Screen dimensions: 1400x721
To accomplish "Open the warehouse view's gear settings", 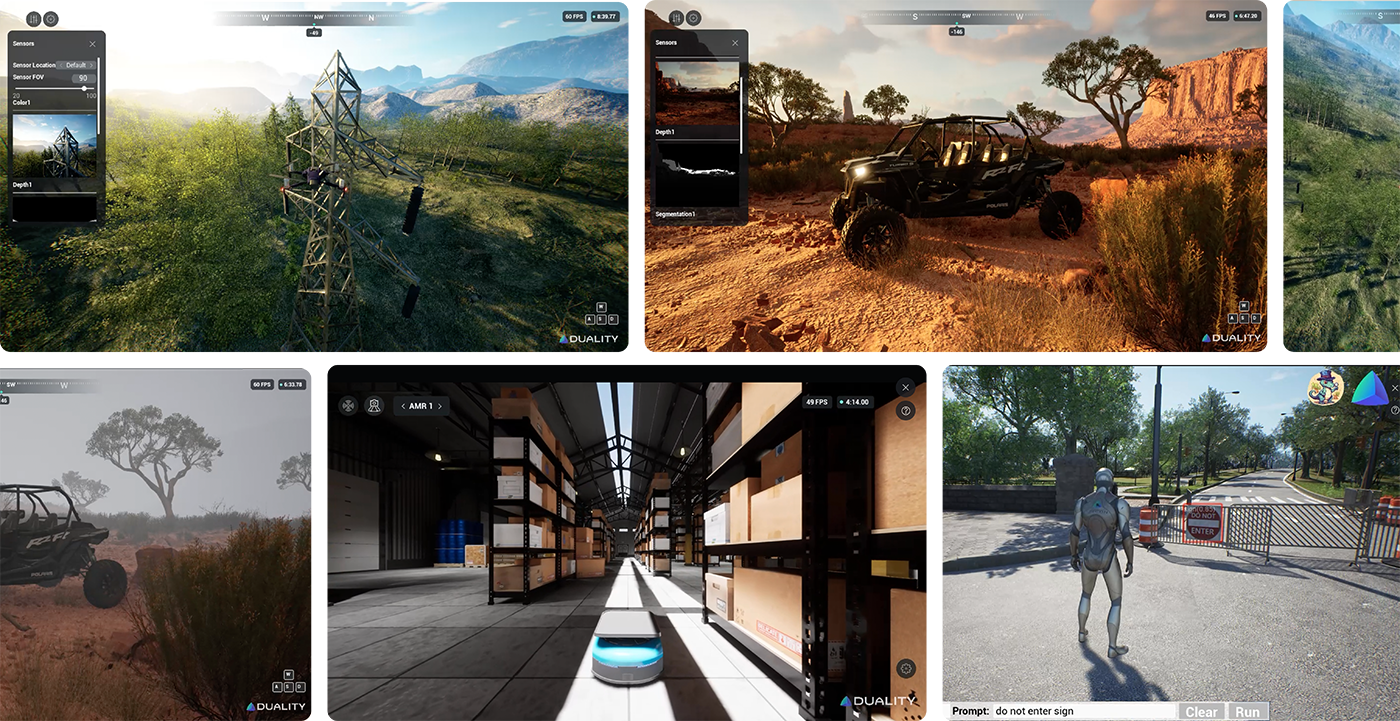I will click(x=906, y=669).
